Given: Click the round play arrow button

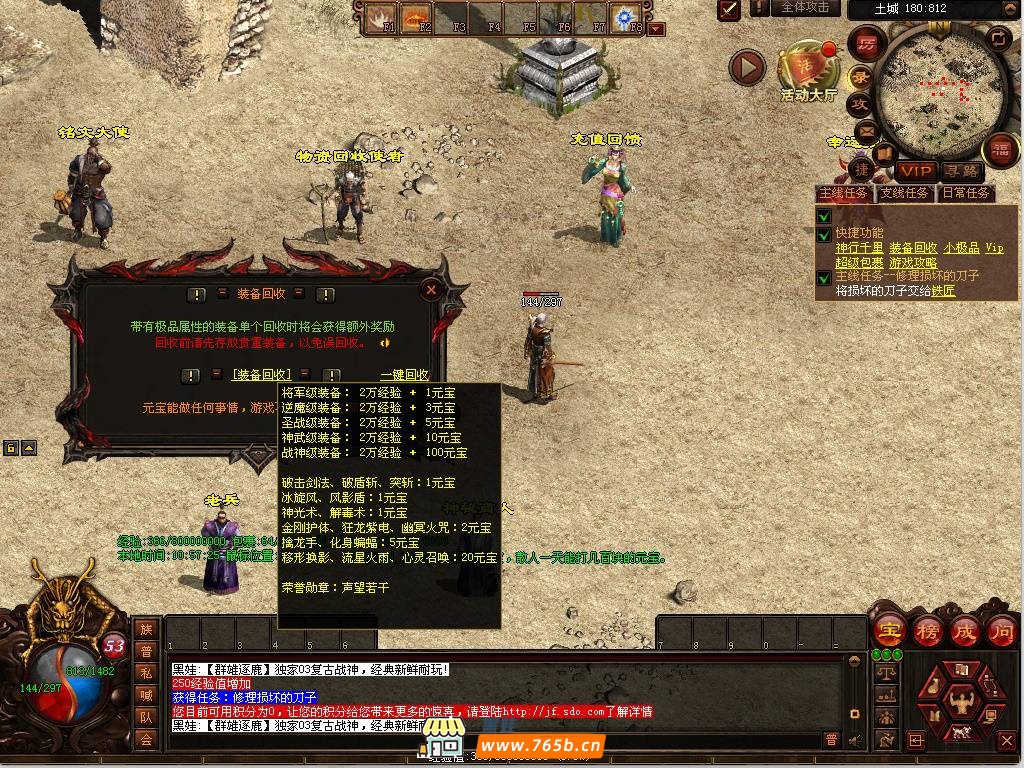Looking at the screenshot, I should [x=746, y=68].
